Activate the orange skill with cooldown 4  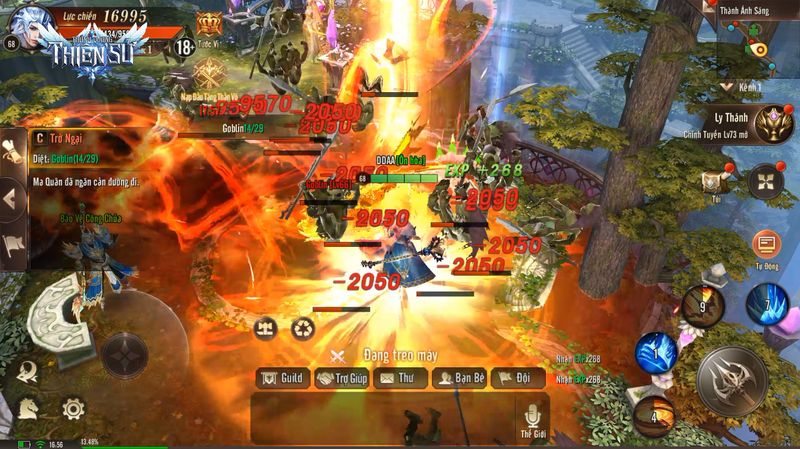click(x=654, y=414)
